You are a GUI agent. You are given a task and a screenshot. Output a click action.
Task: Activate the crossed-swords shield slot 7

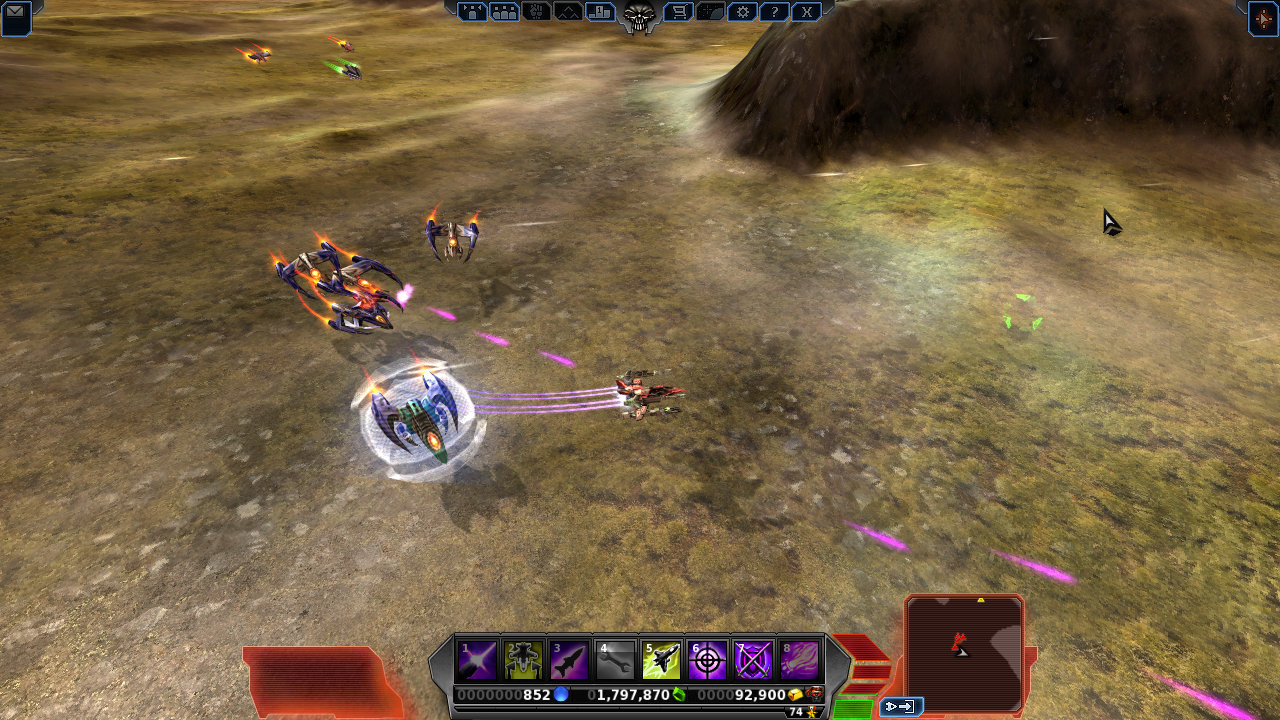[x=753, y=660]
